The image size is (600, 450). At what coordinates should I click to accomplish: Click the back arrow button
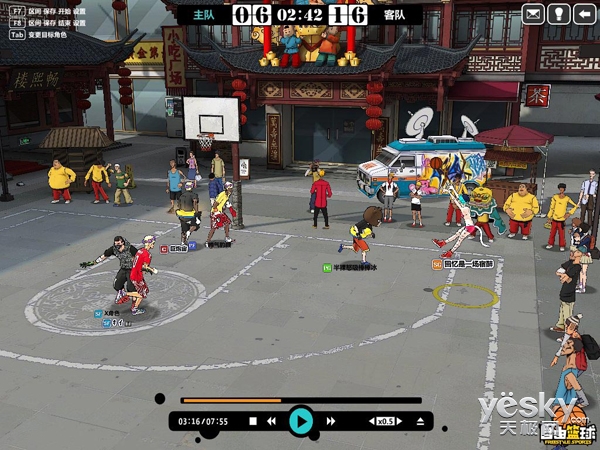pyautogui.click(x=585, y=14)
